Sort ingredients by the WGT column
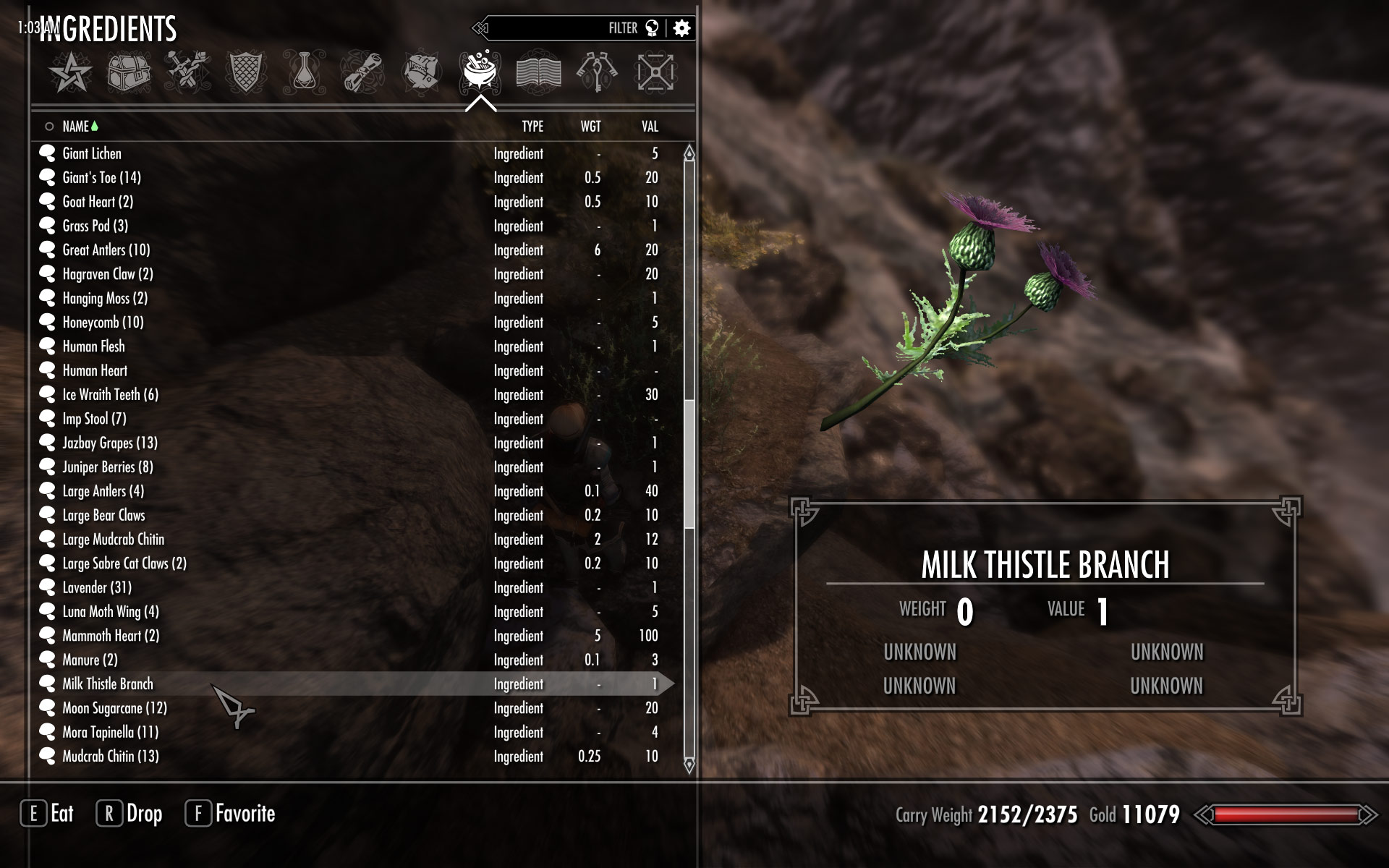 pos(590,127)
